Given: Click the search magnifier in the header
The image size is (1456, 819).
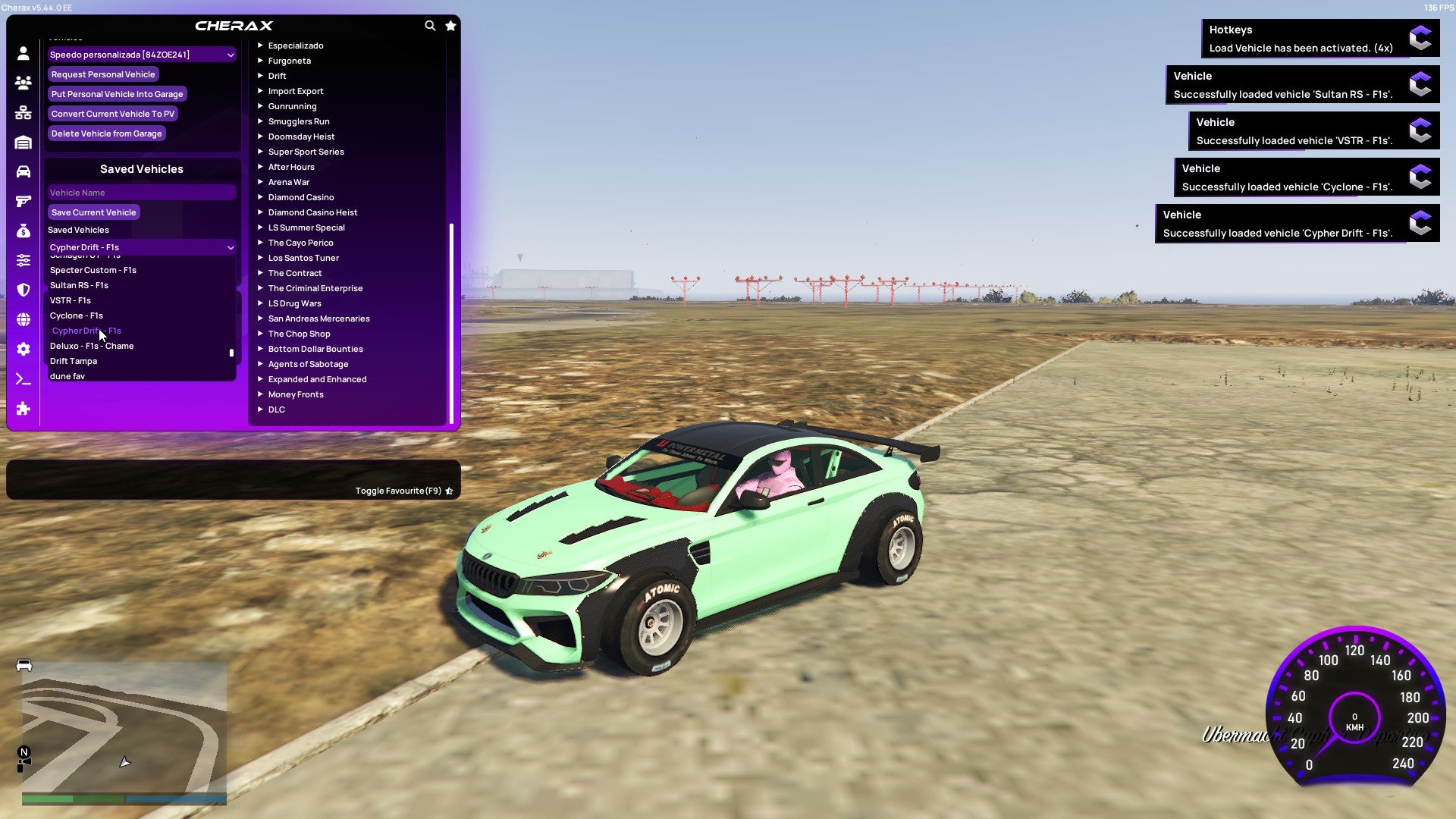Looking at the screenshot, I should (430, 25).
